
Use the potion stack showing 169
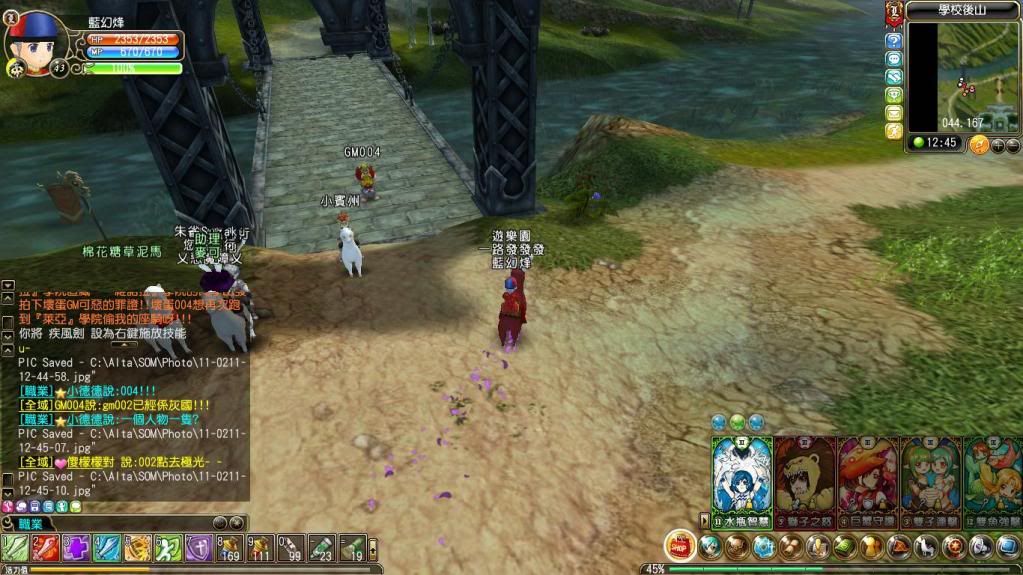click(x=230, y=548)
